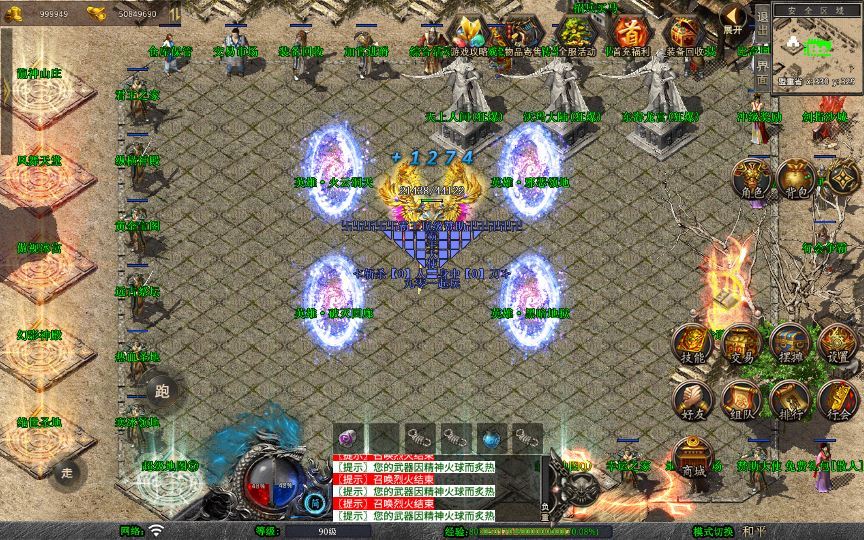864x540 pixels.
Task: Toggle the 走 walk mode button
Action: [68, 472]
